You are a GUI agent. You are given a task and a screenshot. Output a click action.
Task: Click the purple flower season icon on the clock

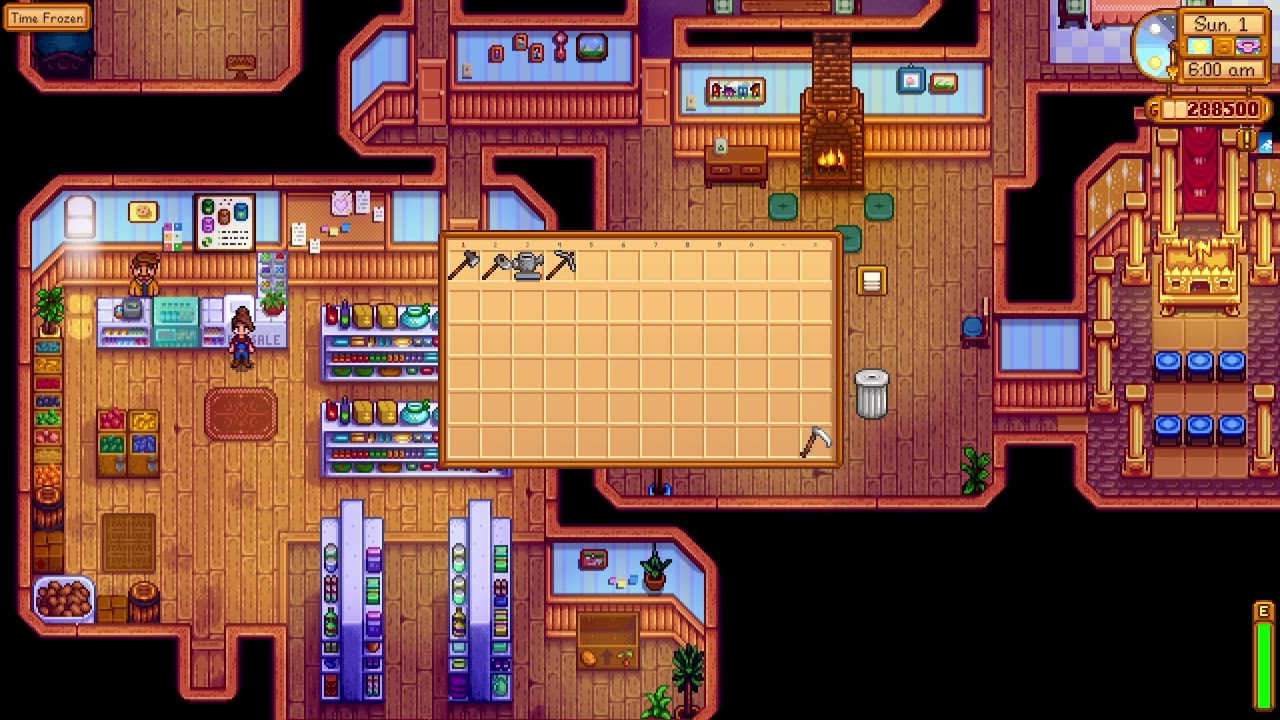pyautogui.click(x=1248, y=47)
